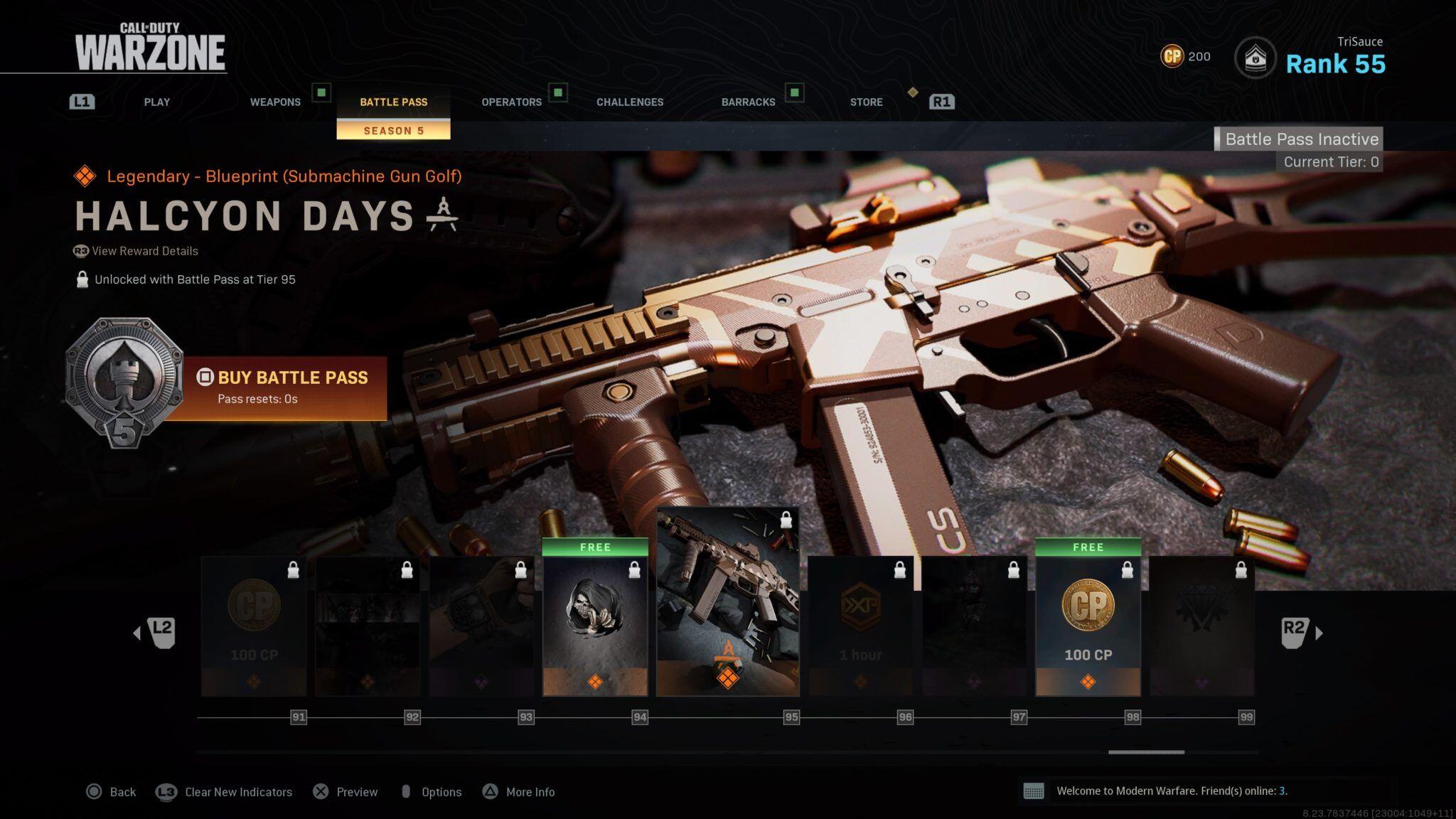Open the Challenges tab
1456x819 pixels.
pos(629,102)
